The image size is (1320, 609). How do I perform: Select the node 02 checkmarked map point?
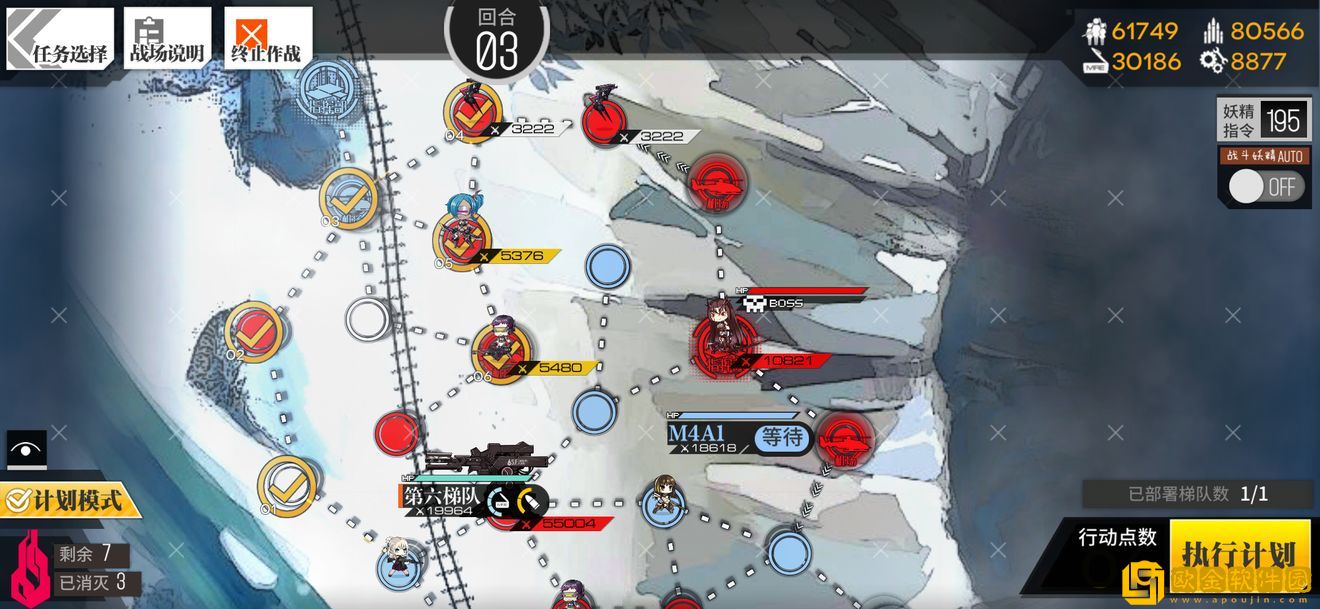[254, 331]
